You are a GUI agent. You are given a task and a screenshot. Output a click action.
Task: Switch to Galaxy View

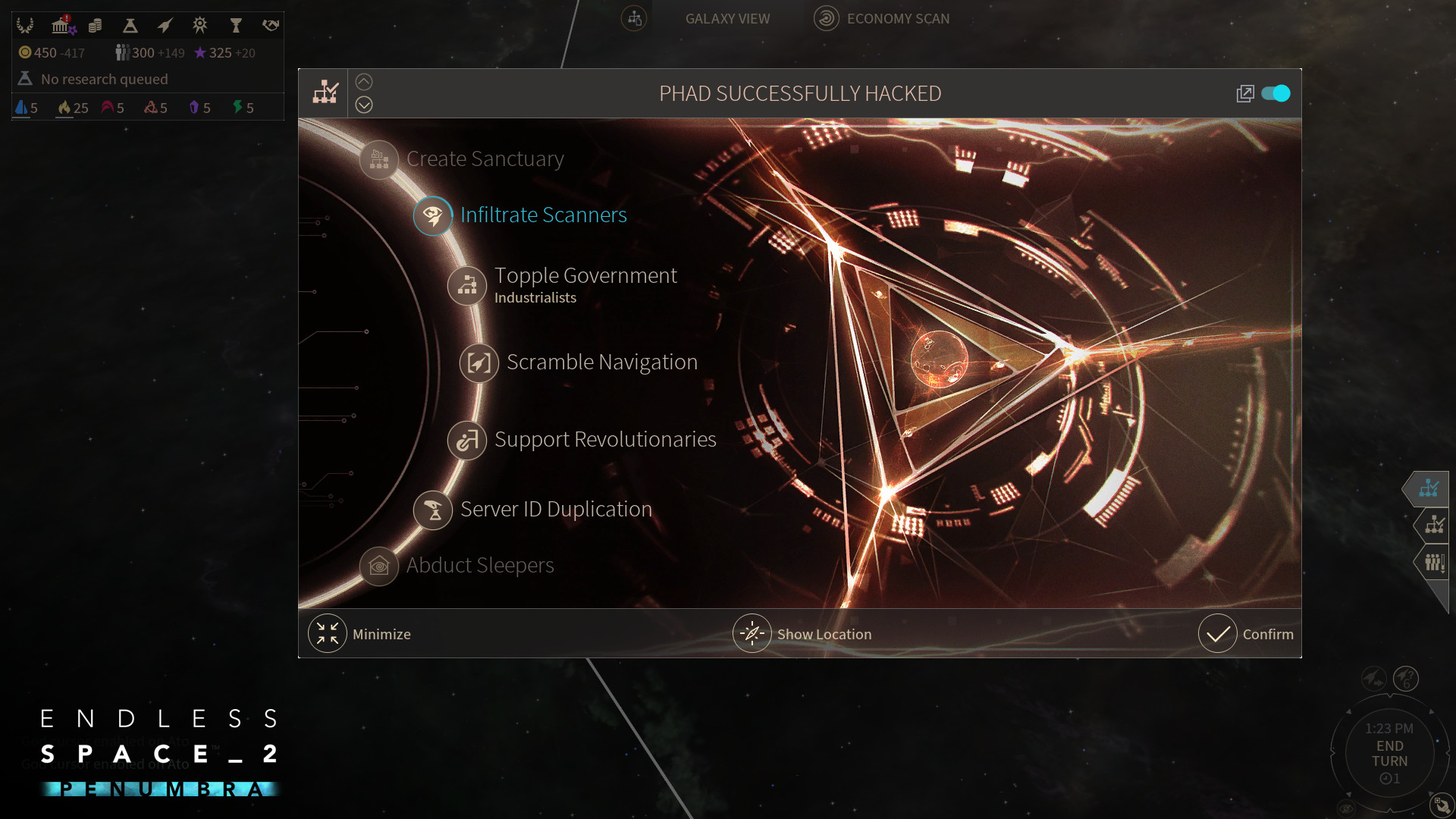tap(726, 18)
